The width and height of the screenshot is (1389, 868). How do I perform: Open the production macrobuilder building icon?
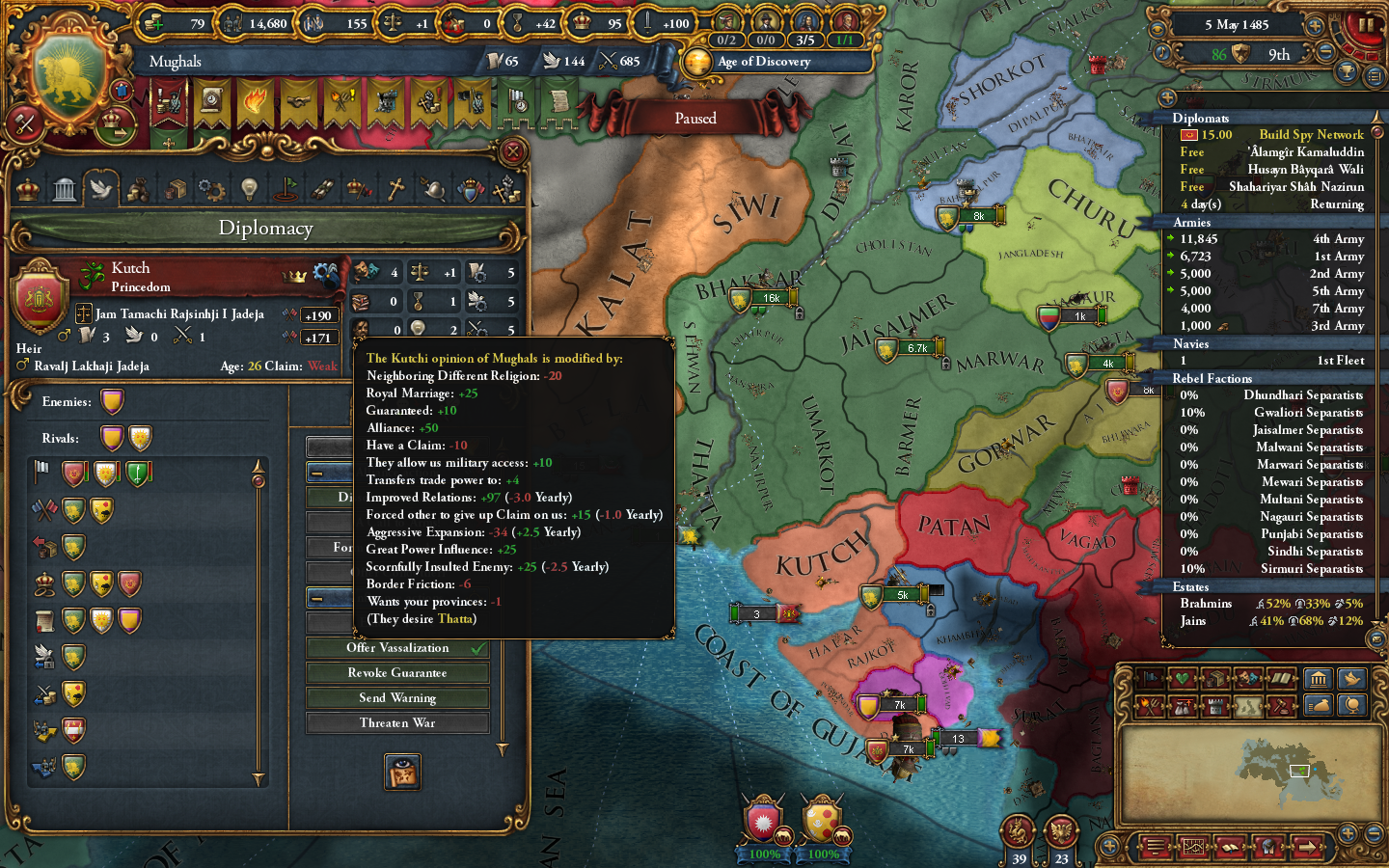[x=1319, y=678]
